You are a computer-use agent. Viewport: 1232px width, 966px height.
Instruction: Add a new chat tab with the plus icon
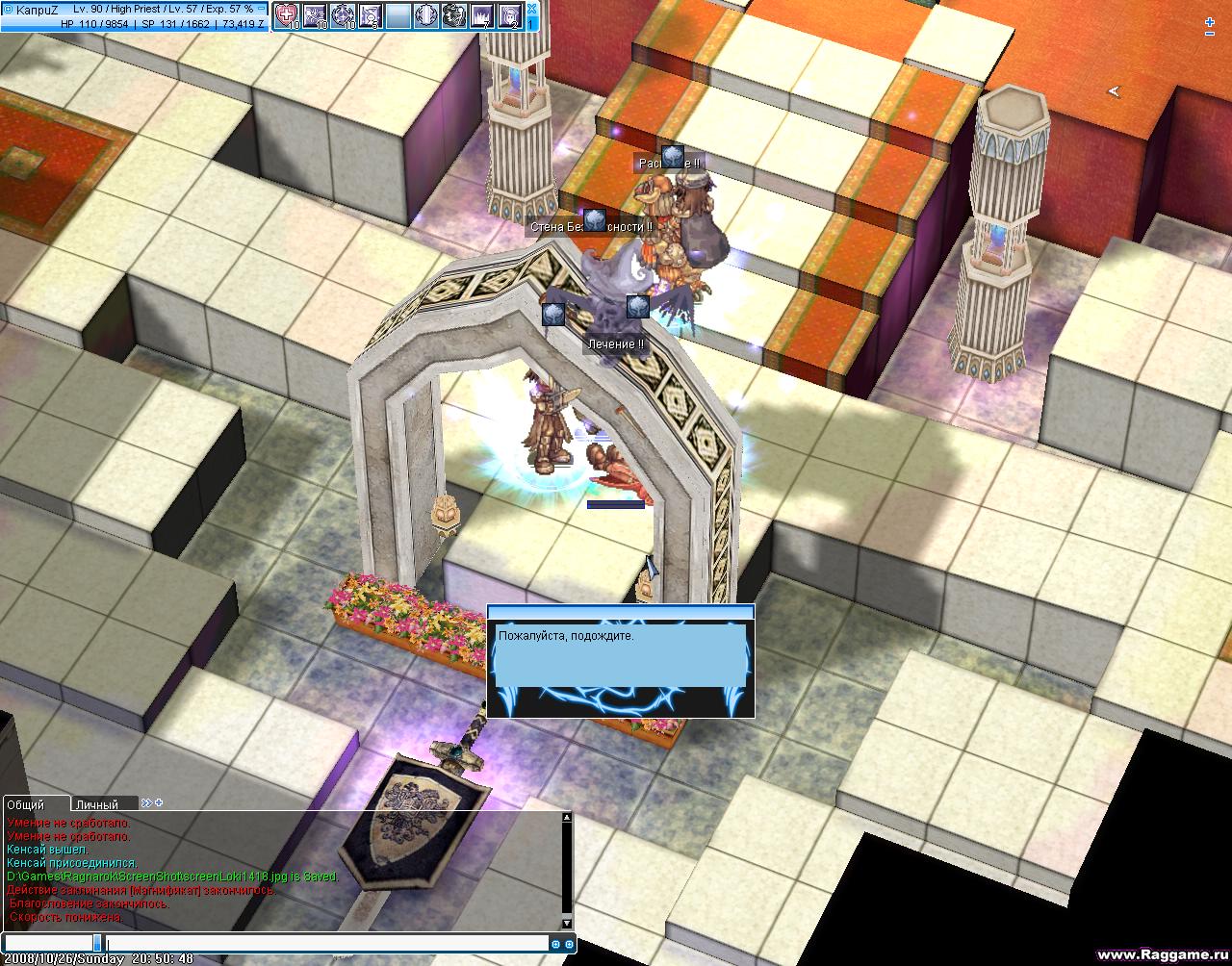click(x=159, y=802)
